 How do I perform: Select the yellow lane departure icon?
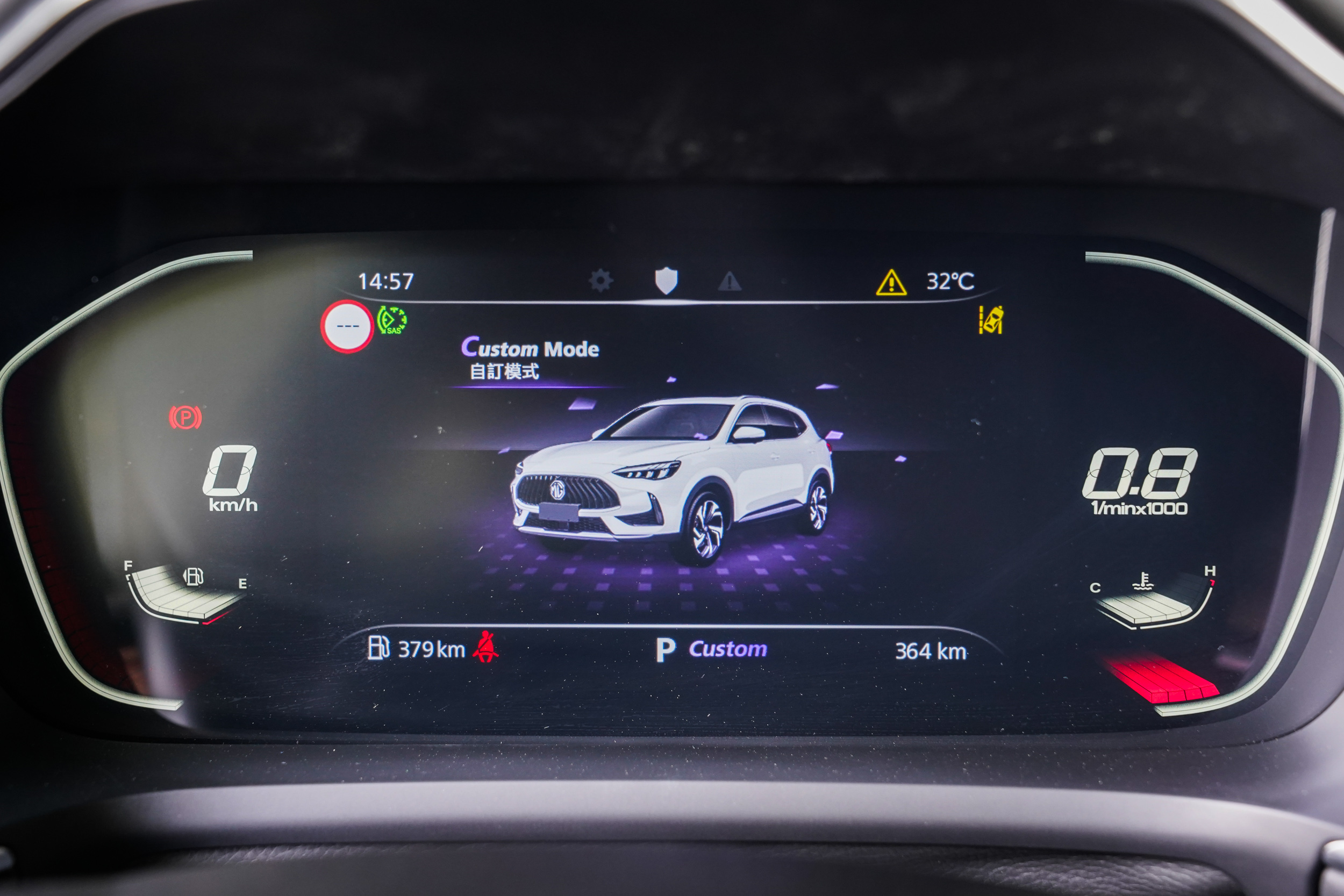coord(991,320)
